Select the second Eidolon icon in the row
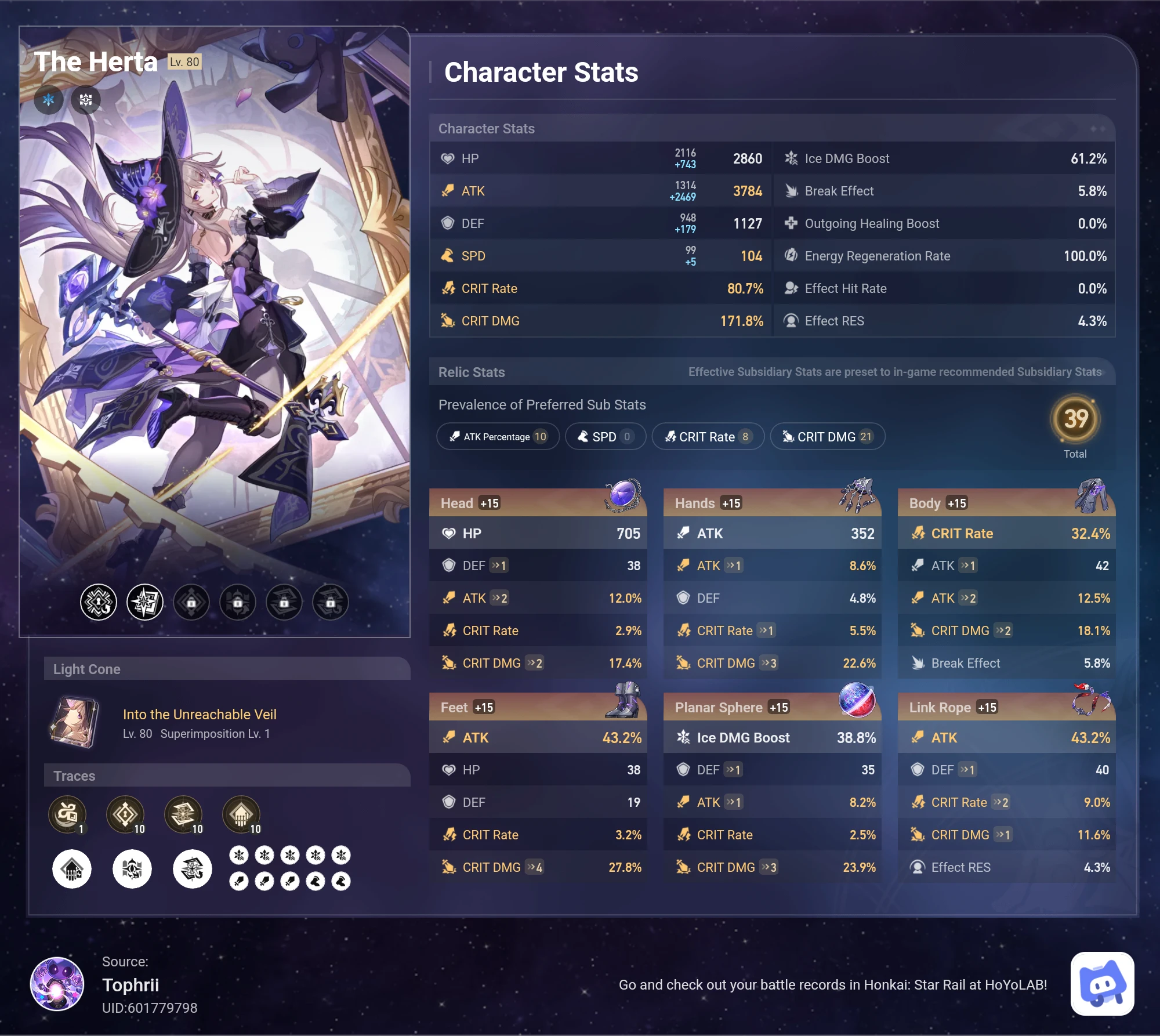1160x1036 pixels. coord(144,602)
